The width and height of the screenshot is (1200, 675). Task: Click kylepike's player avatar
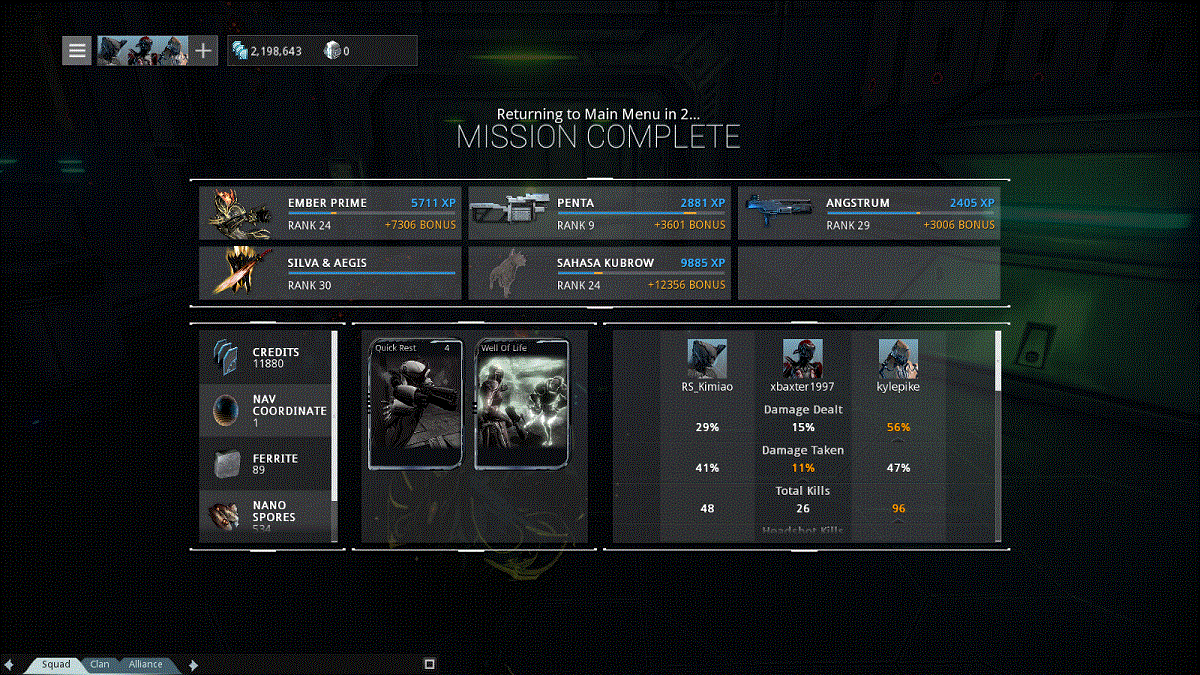tap(898, 358)
